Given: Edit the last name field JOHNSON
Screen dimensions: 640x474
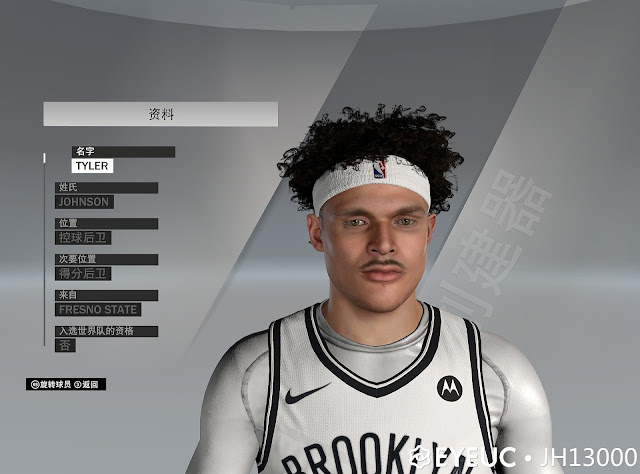Looking at the screenshot, I should pyautogui.click(x=84, y=202).
